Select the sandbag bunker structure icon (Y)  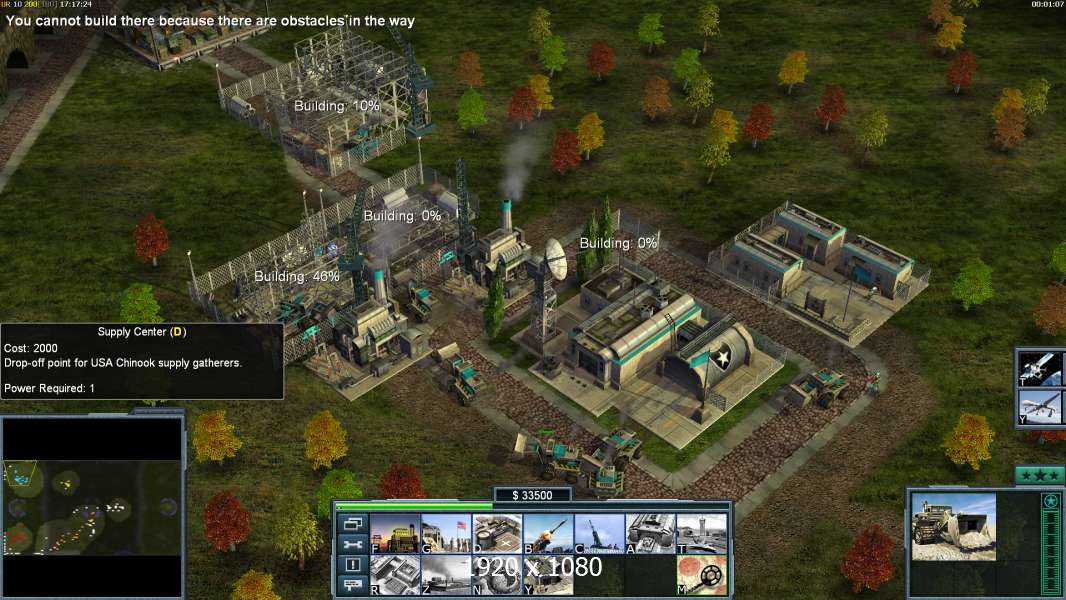coord(548,575)
